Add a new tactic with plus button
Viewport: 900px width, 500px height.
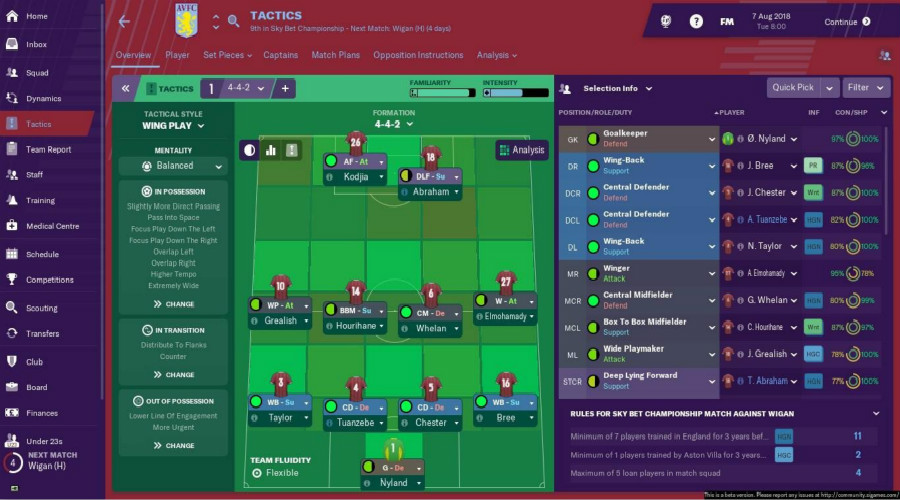tap(285, 88)
